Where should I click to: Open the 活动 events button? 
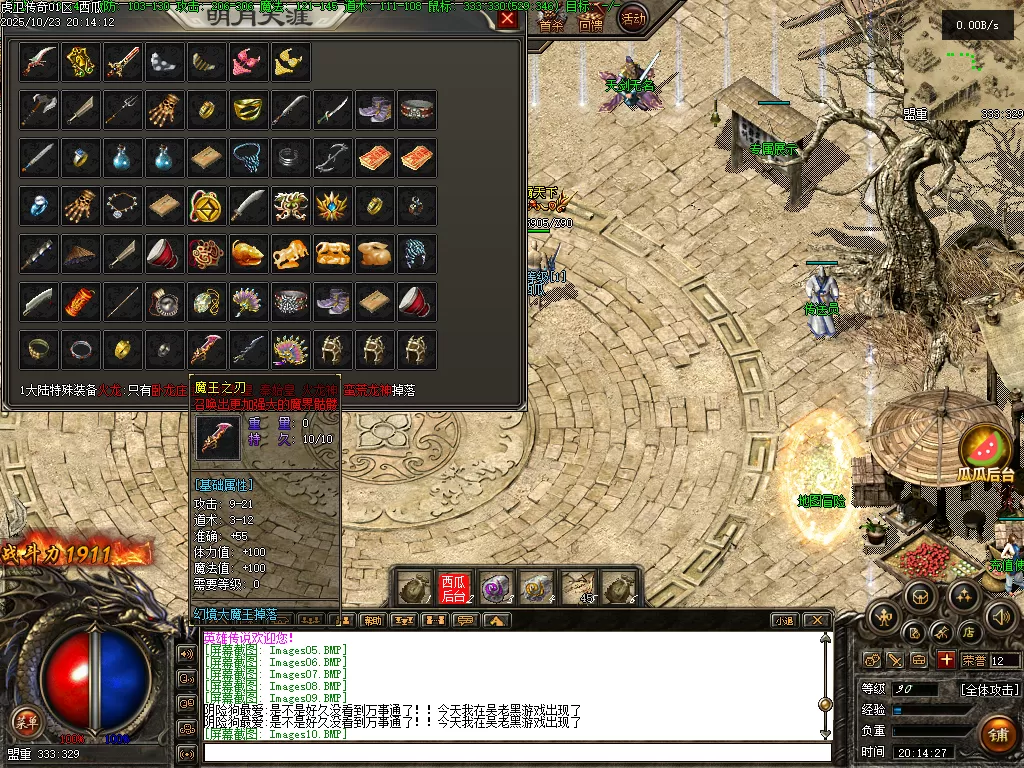[632, 17]
